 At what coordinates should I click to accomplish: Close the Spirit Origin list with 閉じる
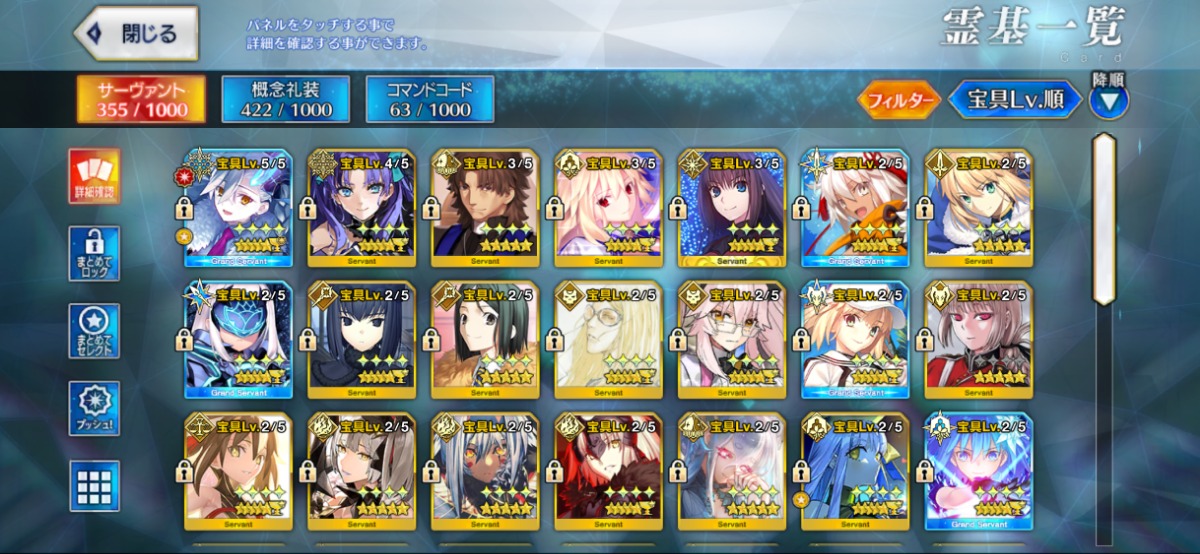[x=136, y=34]
